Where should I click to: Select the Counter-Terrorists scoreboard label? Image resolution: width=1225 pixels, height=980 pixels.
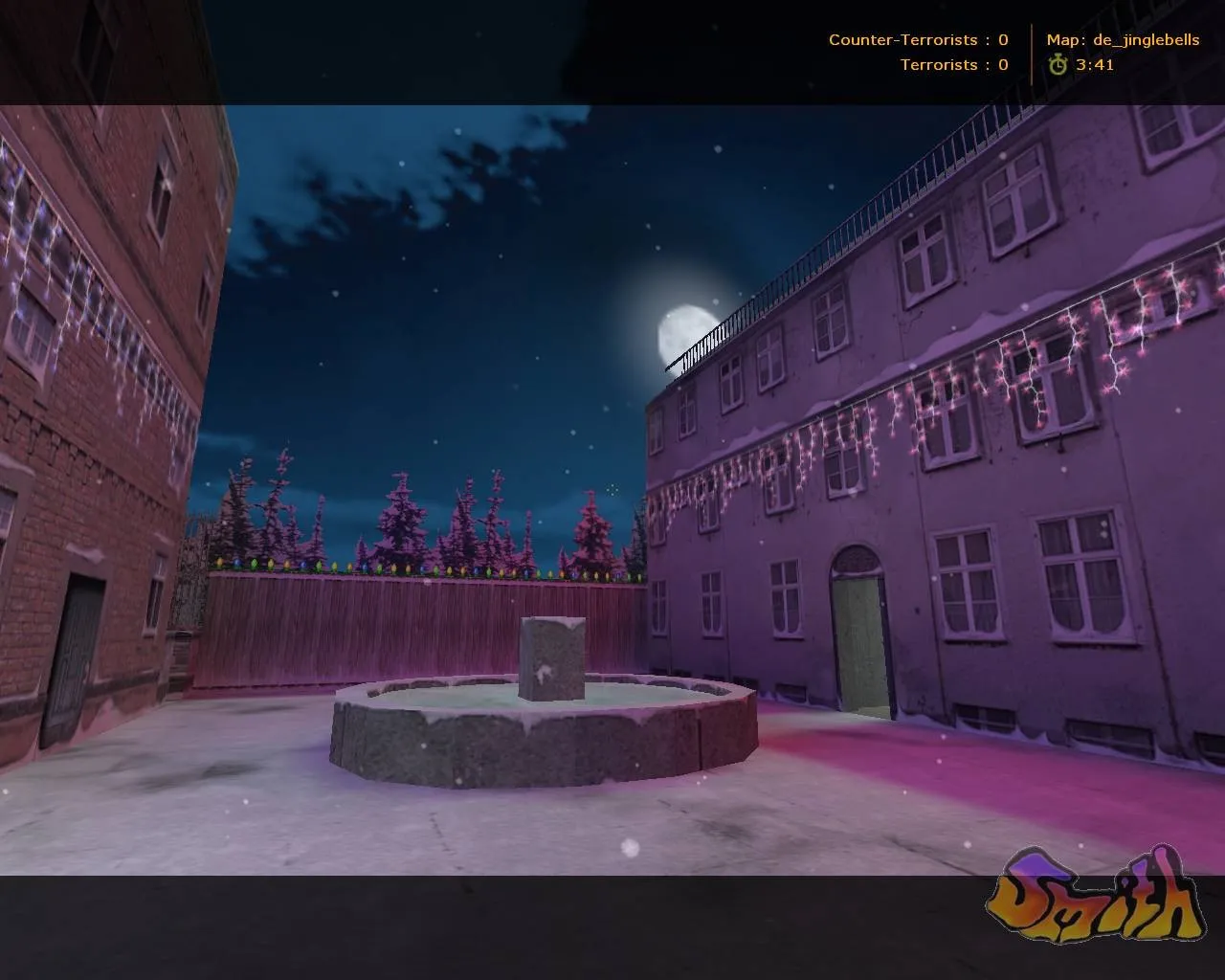[903, 40]
